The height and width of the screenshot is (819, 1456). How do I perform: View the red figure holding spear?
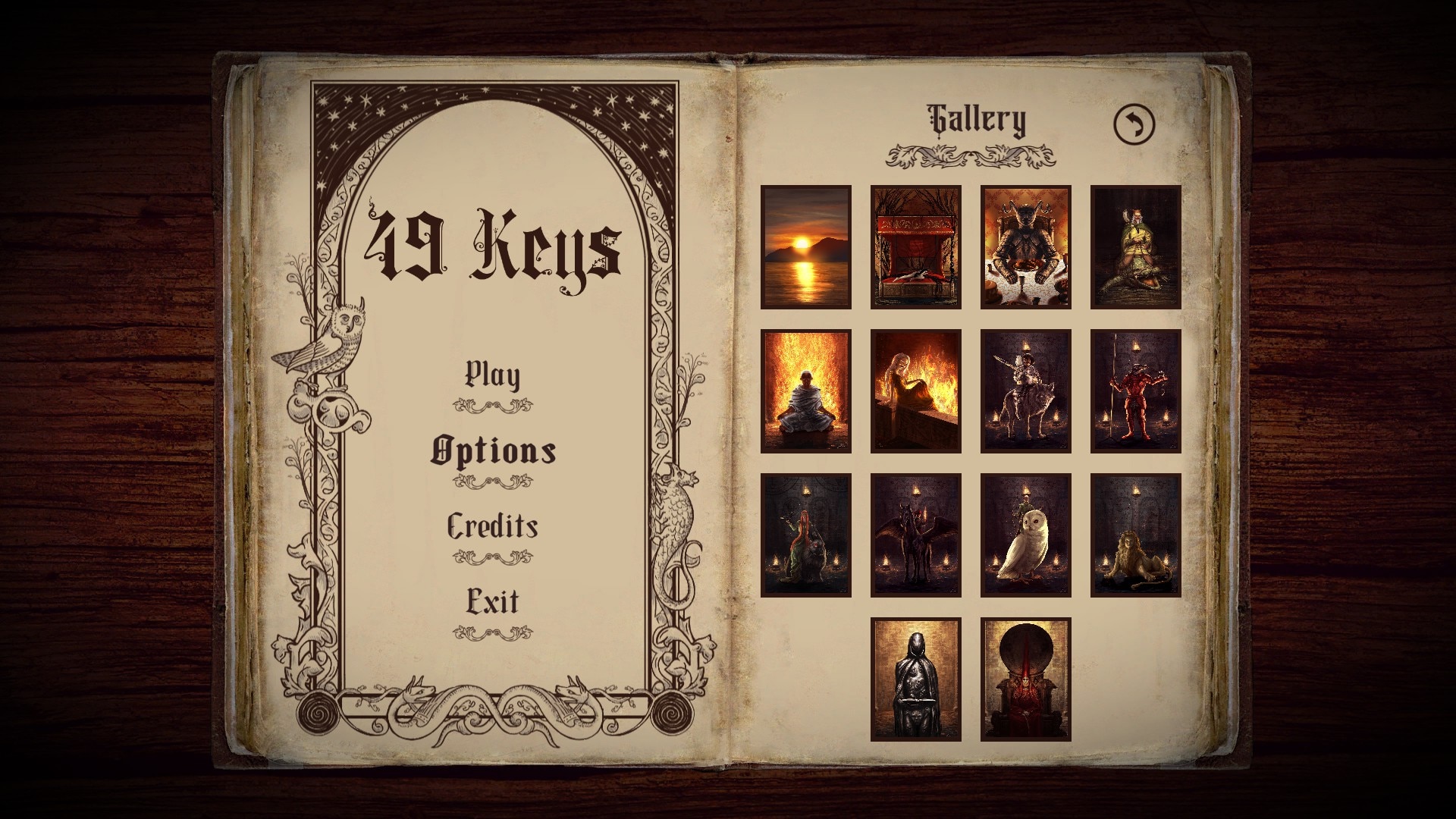(1136, 391)
